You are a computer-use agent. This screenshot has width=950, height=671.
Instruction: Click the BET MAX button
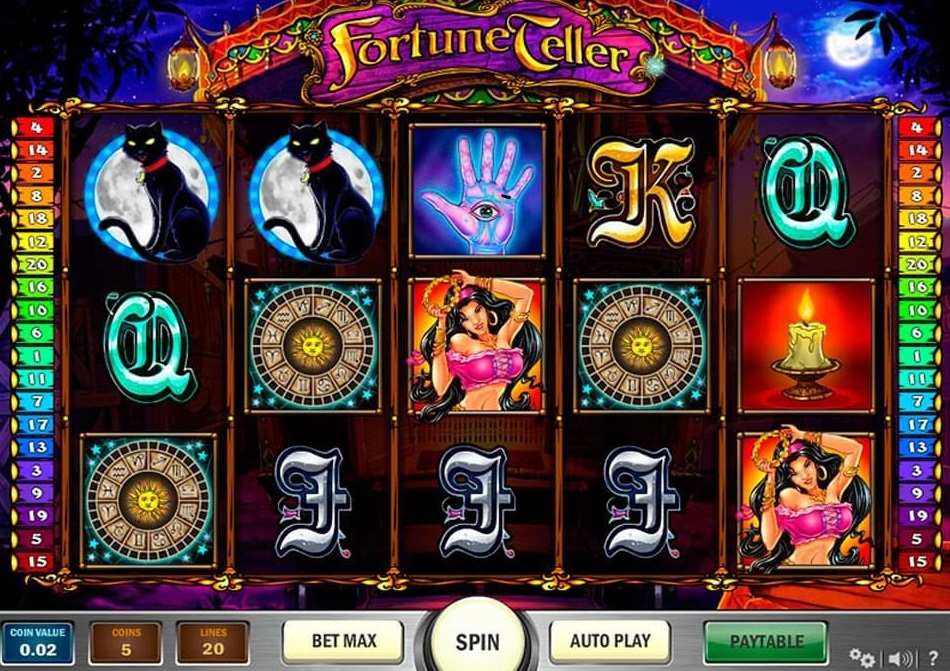point(342,641)
